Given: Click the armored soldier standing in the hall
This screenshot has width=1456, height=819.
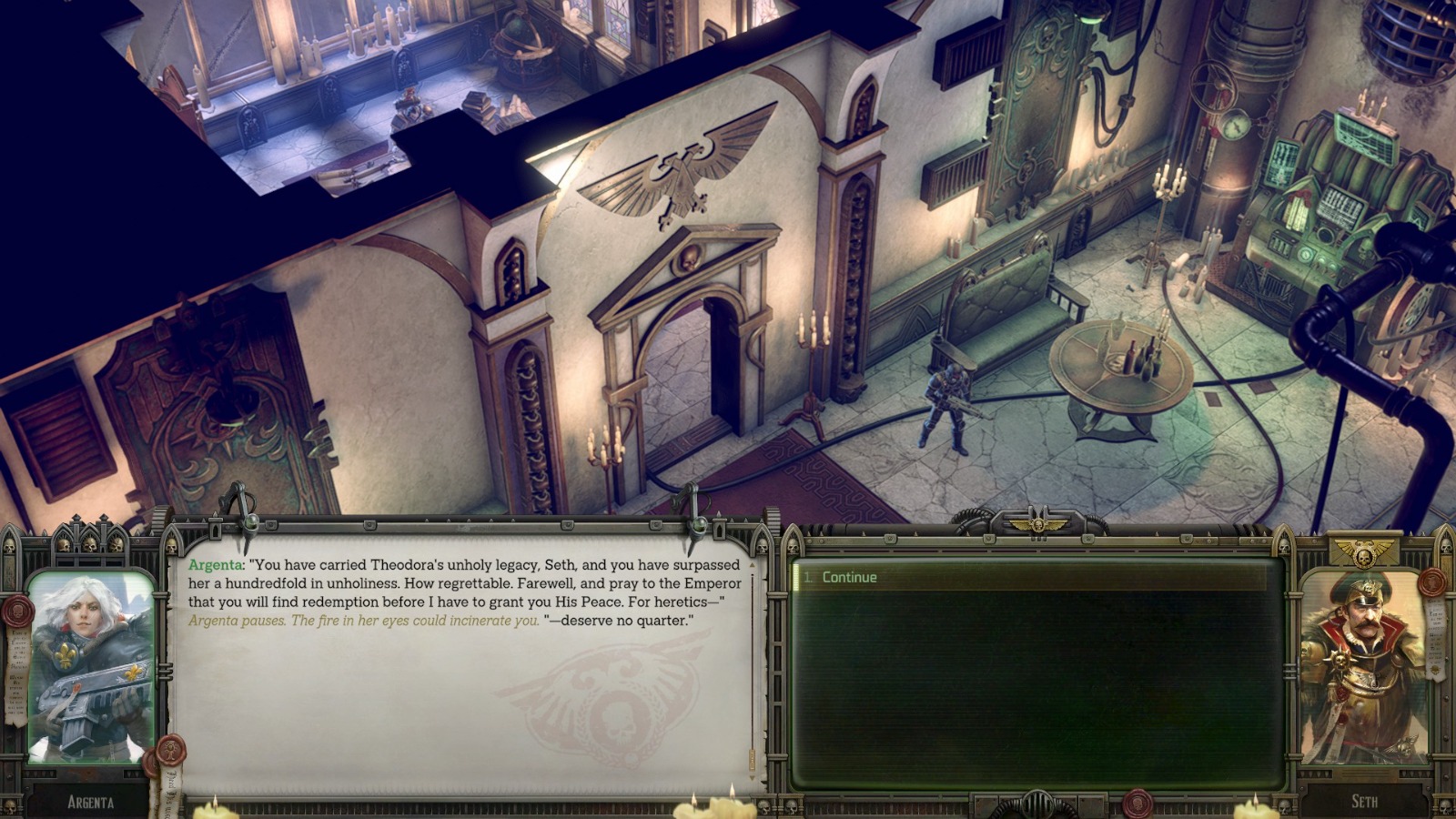Looking at the screenshot, I should pyautogui.click(x=946, y=400).
